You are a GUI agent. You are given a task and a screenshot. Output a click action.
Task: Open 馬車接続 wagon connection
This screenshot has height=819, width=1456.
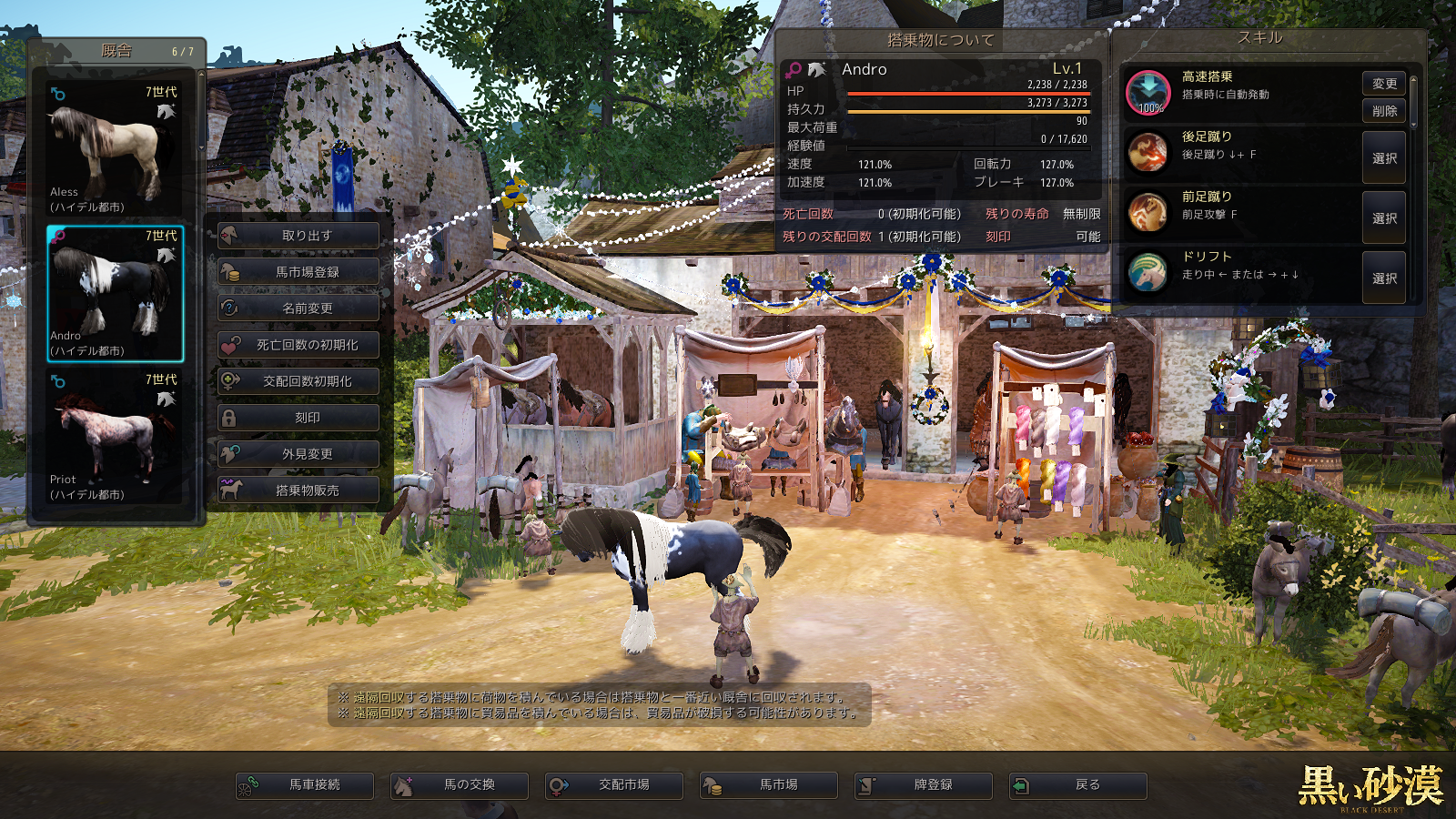305,785
